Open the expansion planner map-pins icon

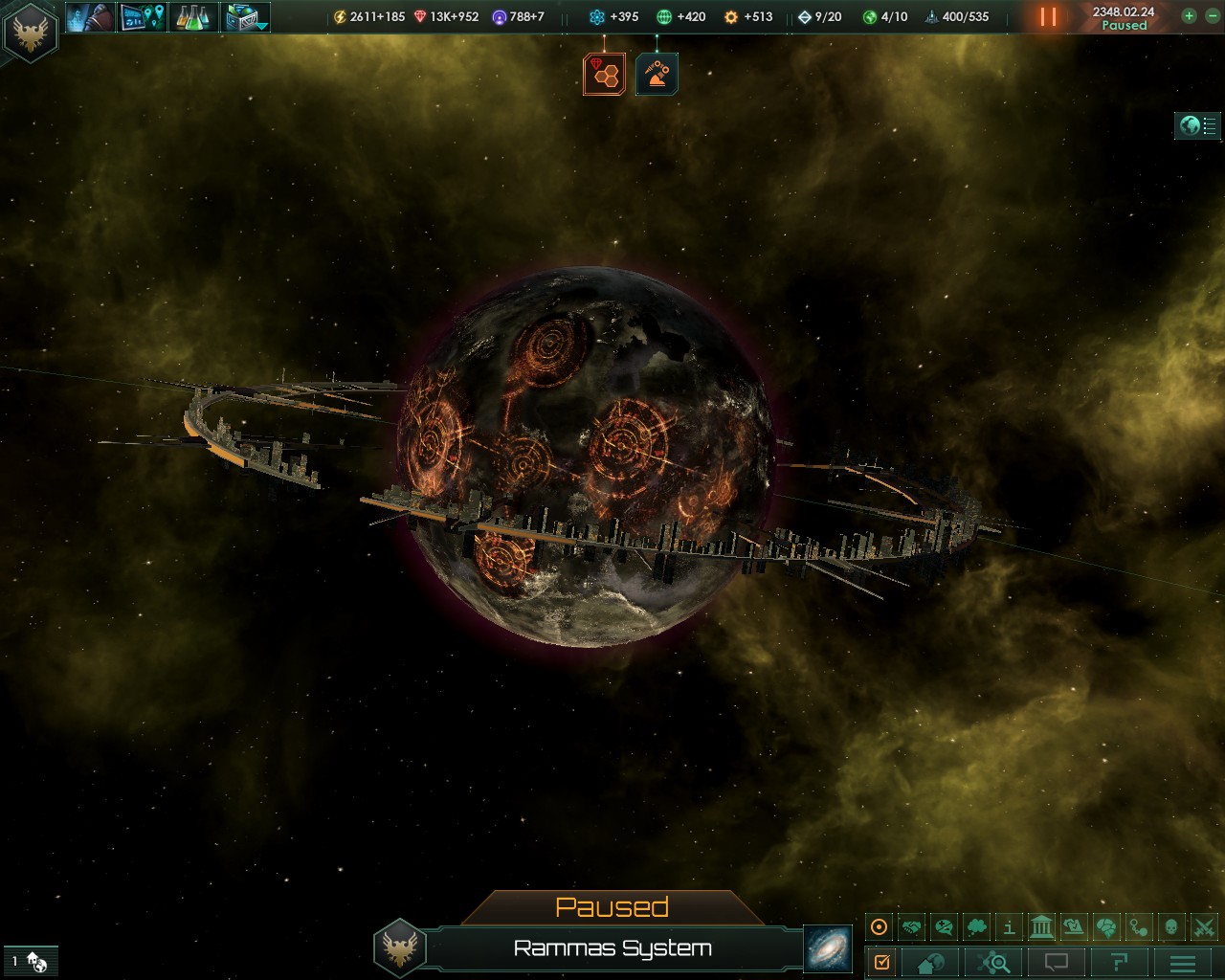tap(142, 16)
